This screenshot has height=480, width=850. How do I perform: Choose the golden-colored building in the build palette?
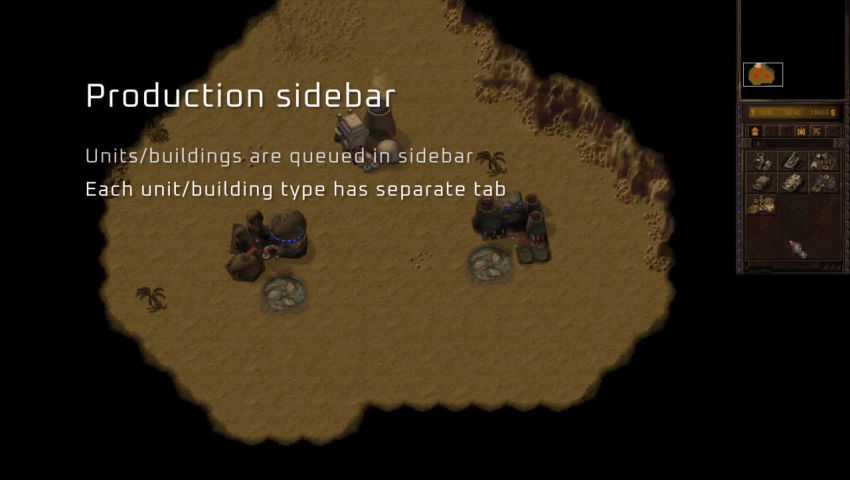point(762,205)
